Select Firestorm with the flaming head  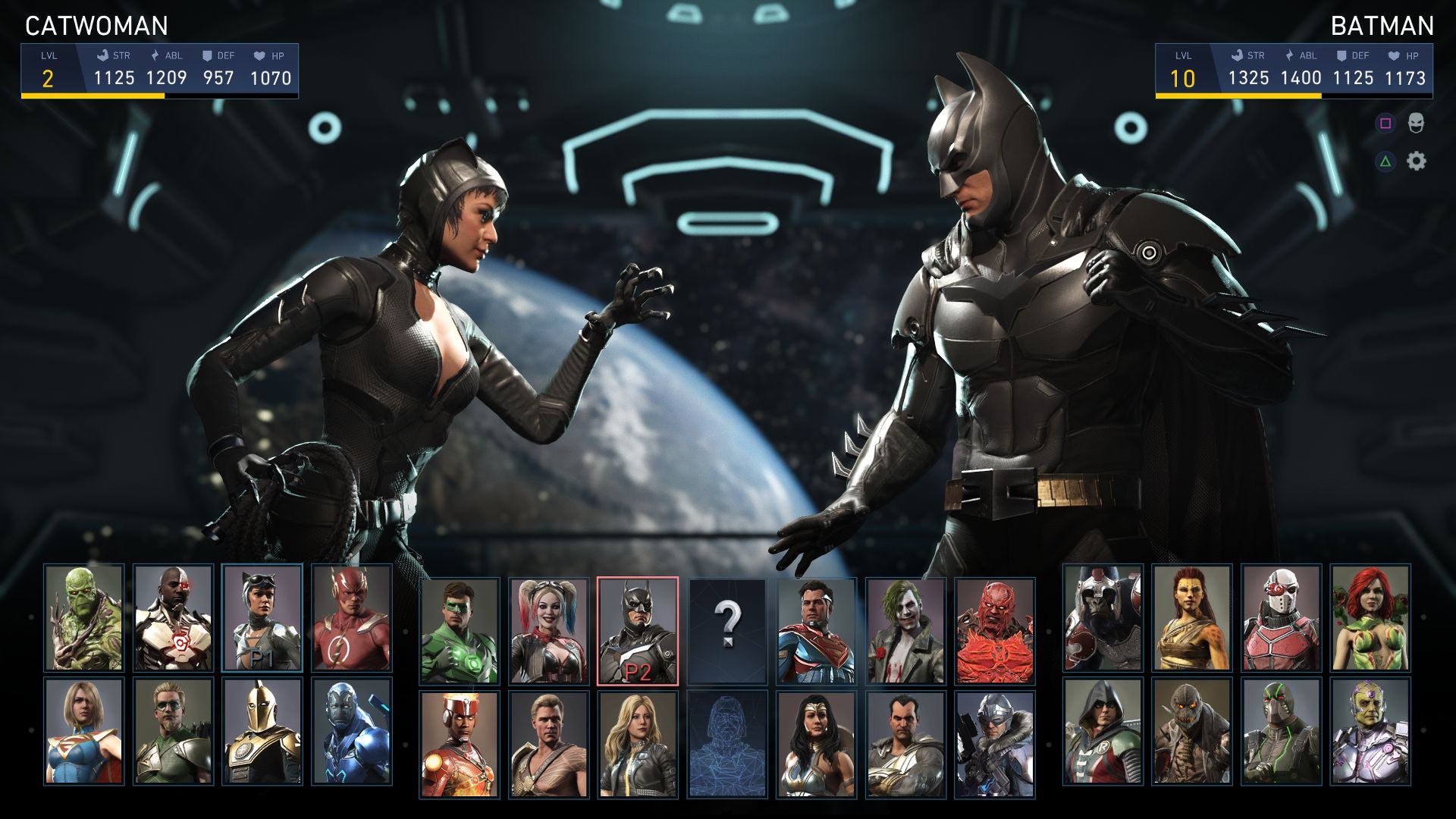pos(460,744)
